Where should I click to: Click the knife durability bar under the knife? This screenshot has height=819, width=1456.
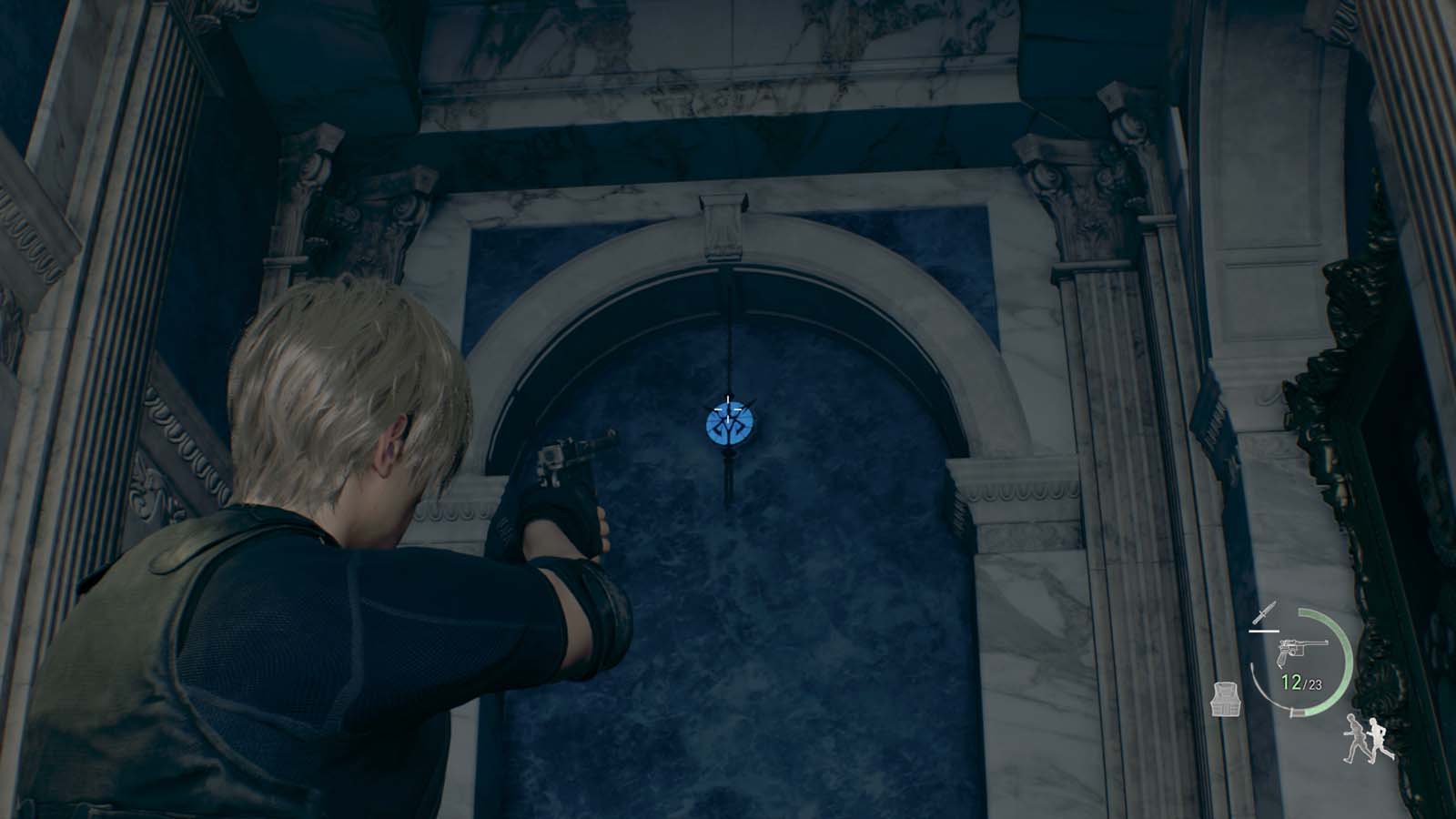tap(1263, 632)
